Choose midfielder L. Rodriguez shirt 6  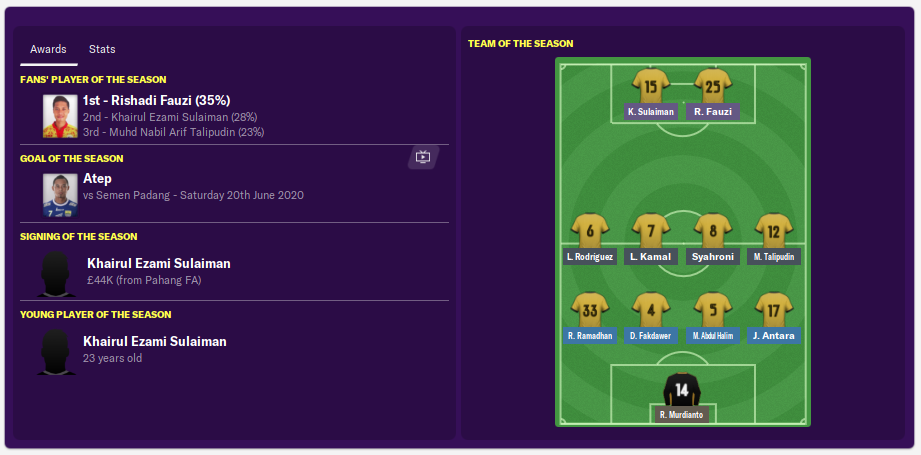coord(590,232)
